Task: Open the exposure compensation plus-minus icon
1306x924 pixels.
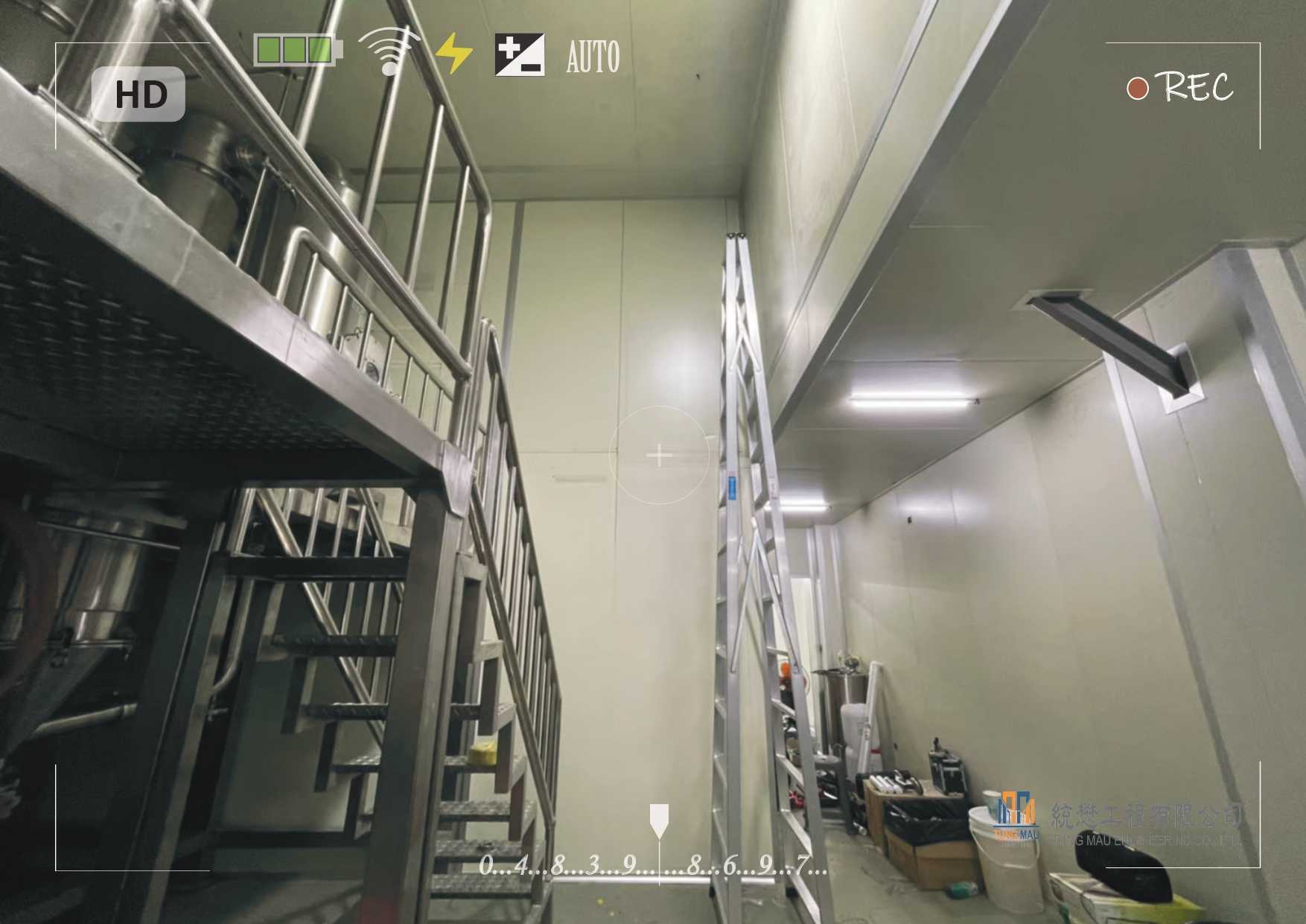Action: pos(520,55)
